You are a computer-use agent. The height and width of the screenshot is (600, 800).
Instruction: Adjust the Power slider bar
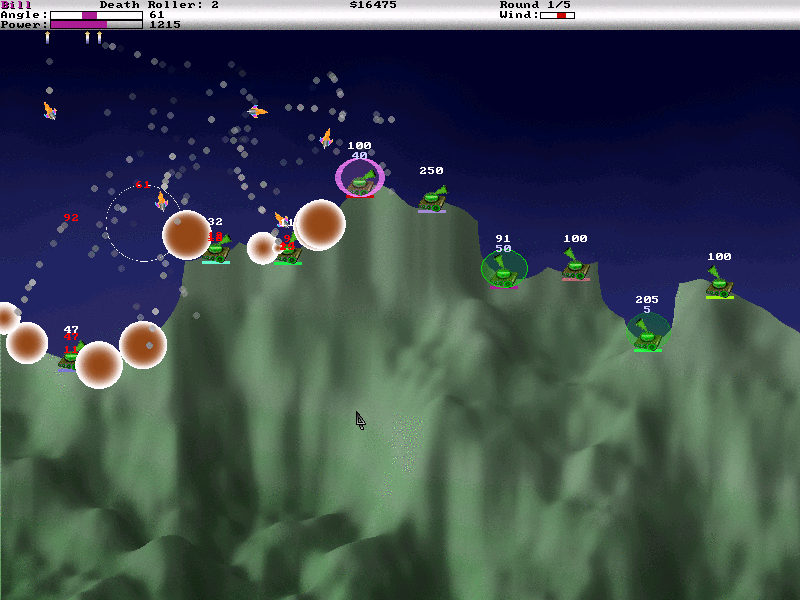[x=96, y=24]
